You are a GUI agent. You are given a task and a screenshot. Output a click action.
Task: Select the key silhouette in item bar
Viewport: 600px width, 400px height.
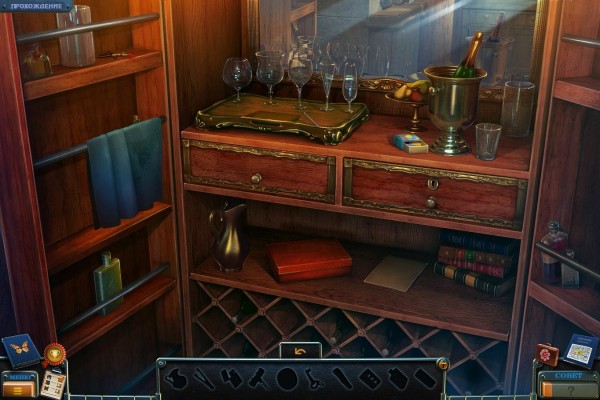point(313,379)
